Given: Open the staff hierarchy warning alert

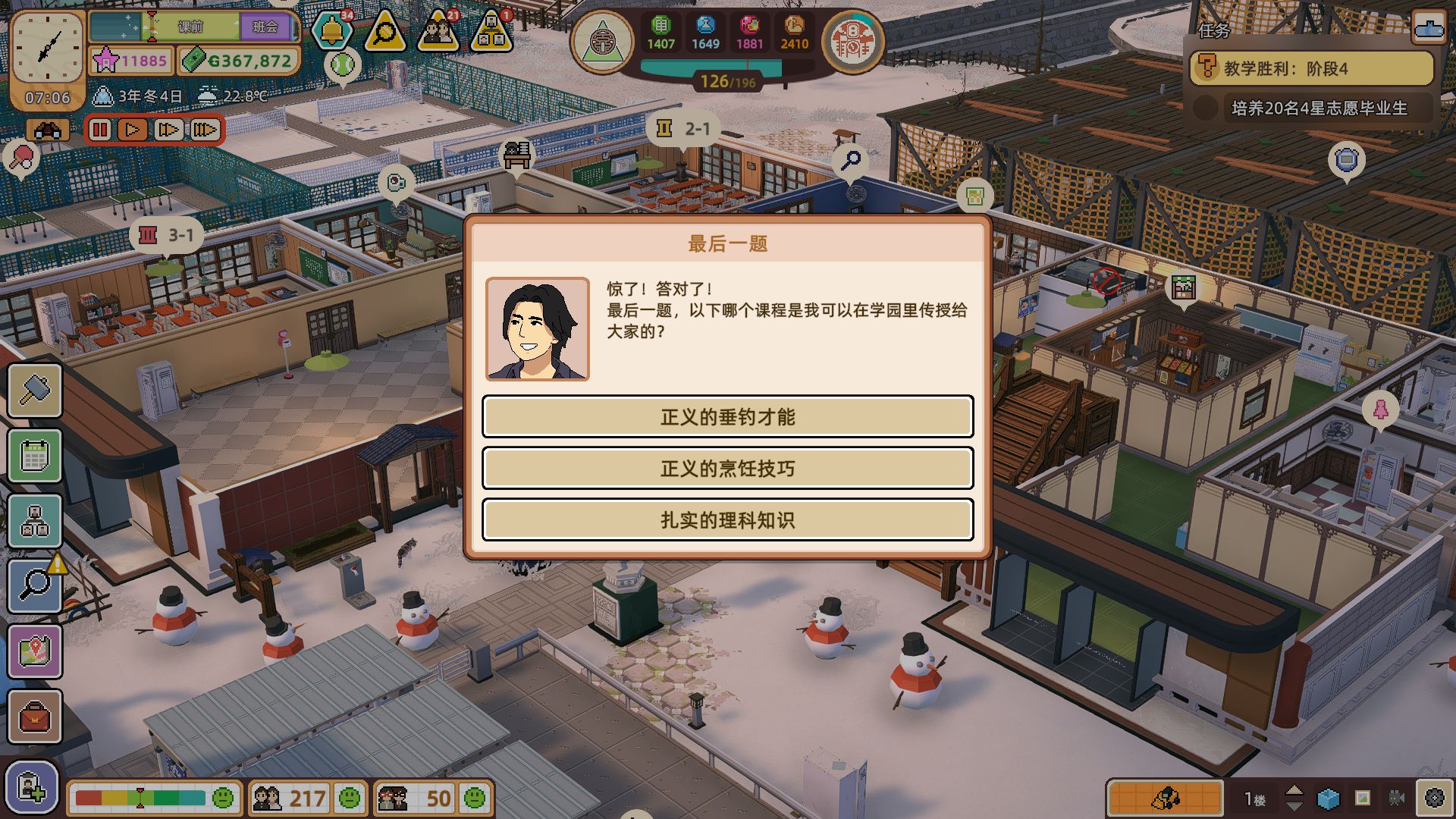Looking at the screenshot, I should point(491,32).
